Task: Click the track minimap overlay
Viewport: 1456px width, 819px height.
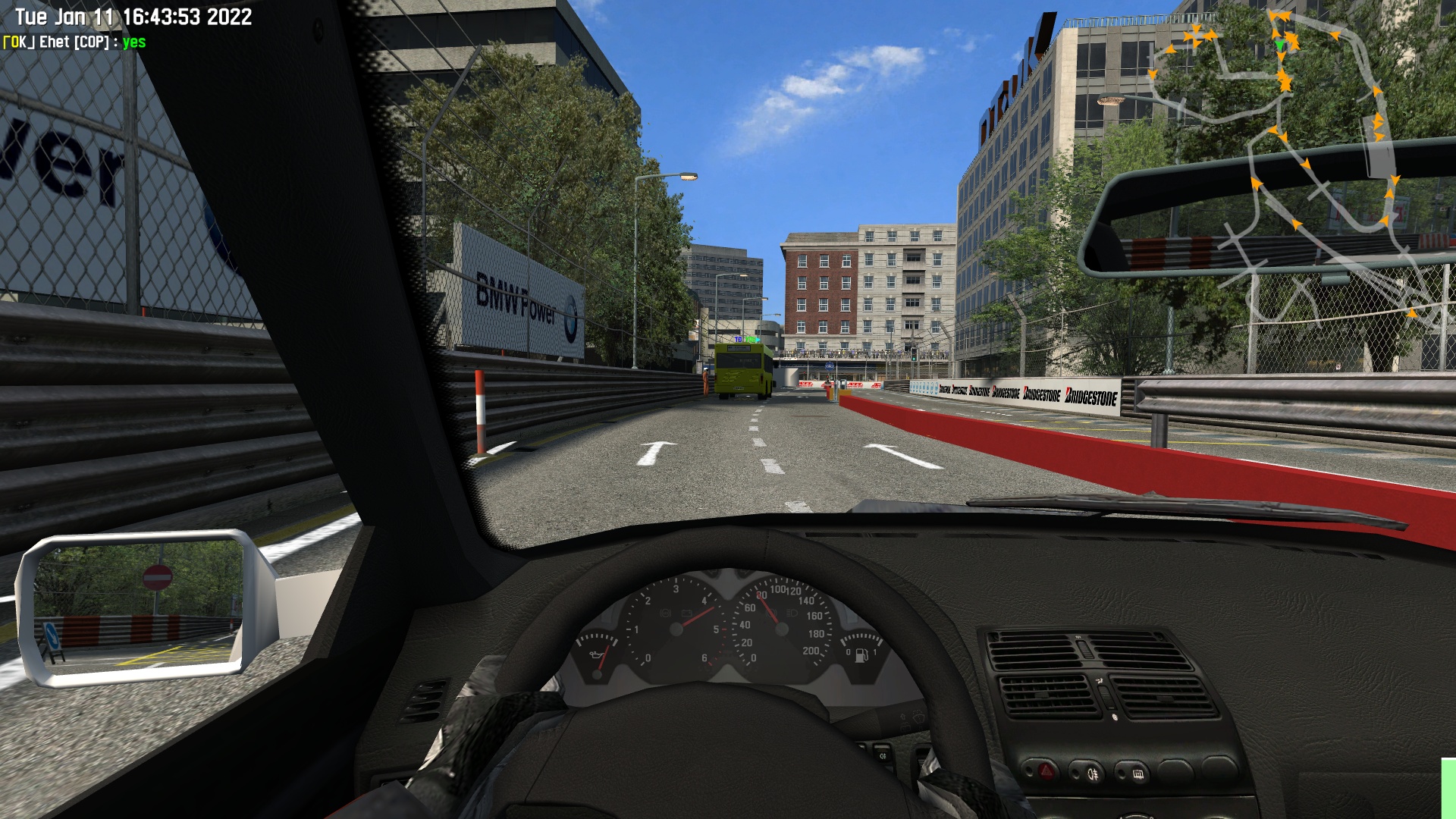Action: tap(1289, 167)
